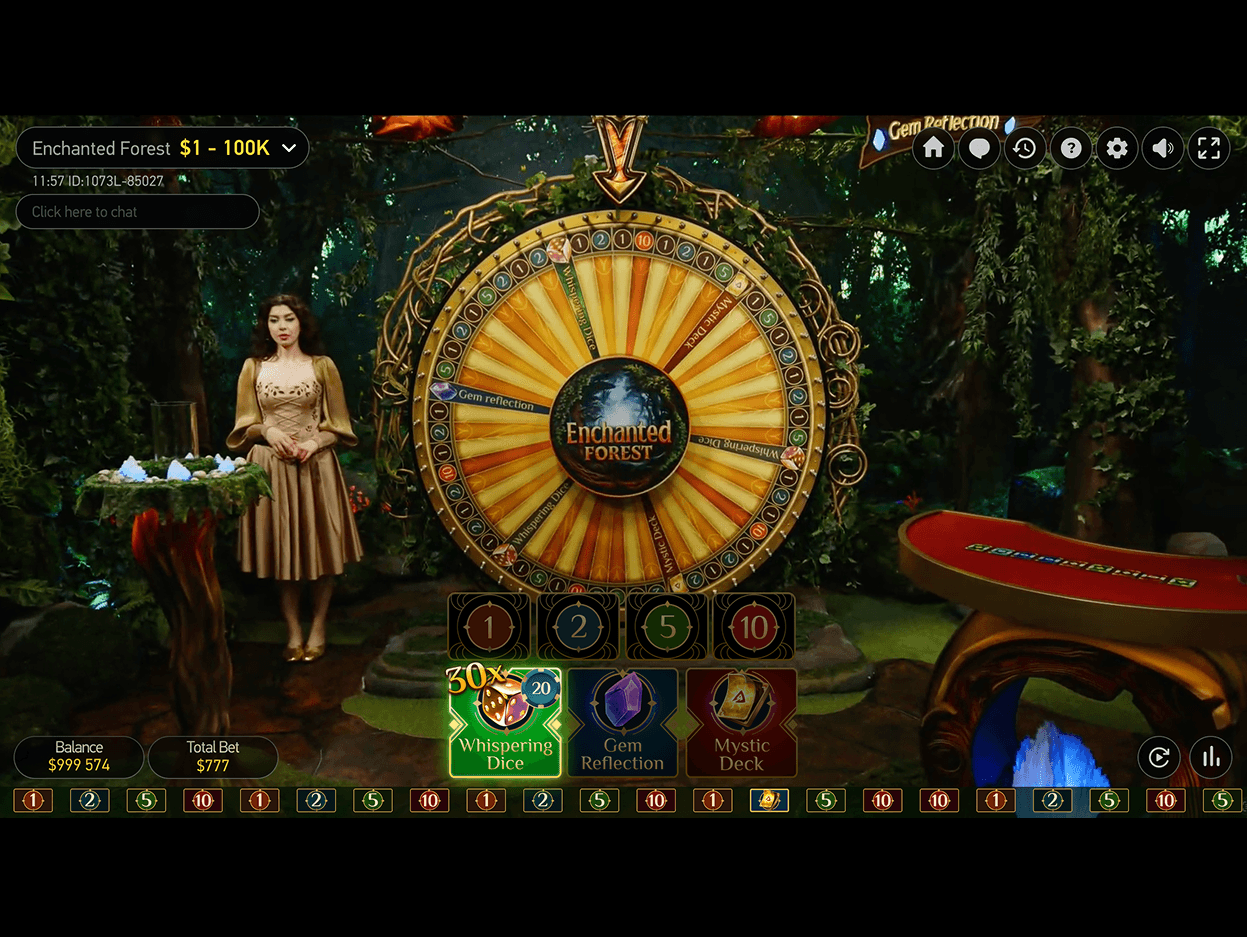The width and height of the screenshot is (1247, 937).
Task: Go to the home lobby icon
Action: (933, 149)
